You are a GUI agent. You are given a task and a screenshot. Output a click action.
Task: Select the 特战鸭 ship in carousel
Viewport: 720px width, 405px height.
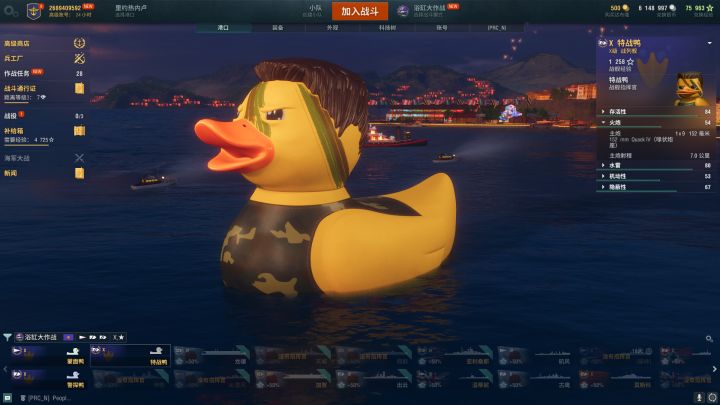coord(130,356)
